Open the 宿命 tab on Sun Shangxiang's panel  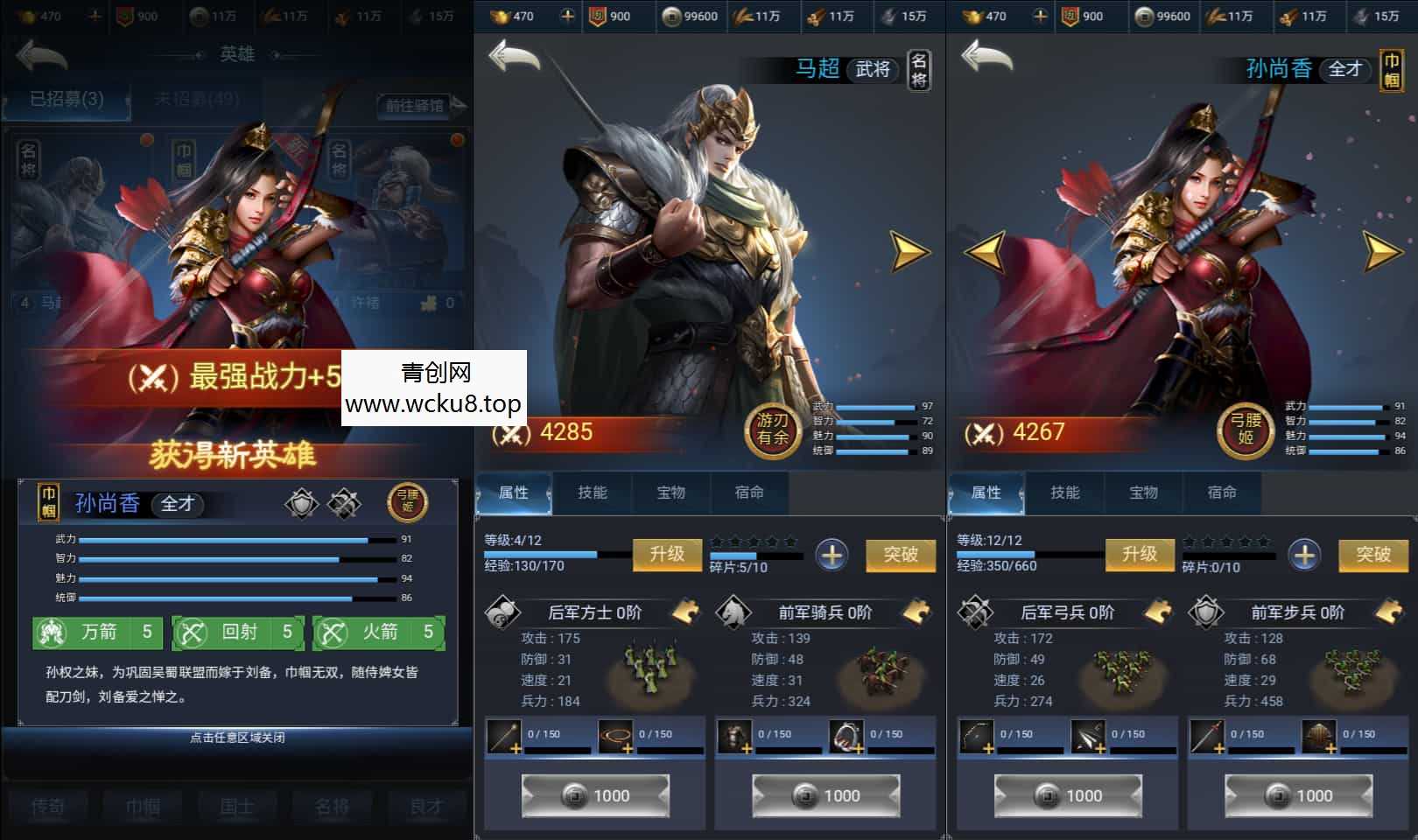(x=1224, y=493)
